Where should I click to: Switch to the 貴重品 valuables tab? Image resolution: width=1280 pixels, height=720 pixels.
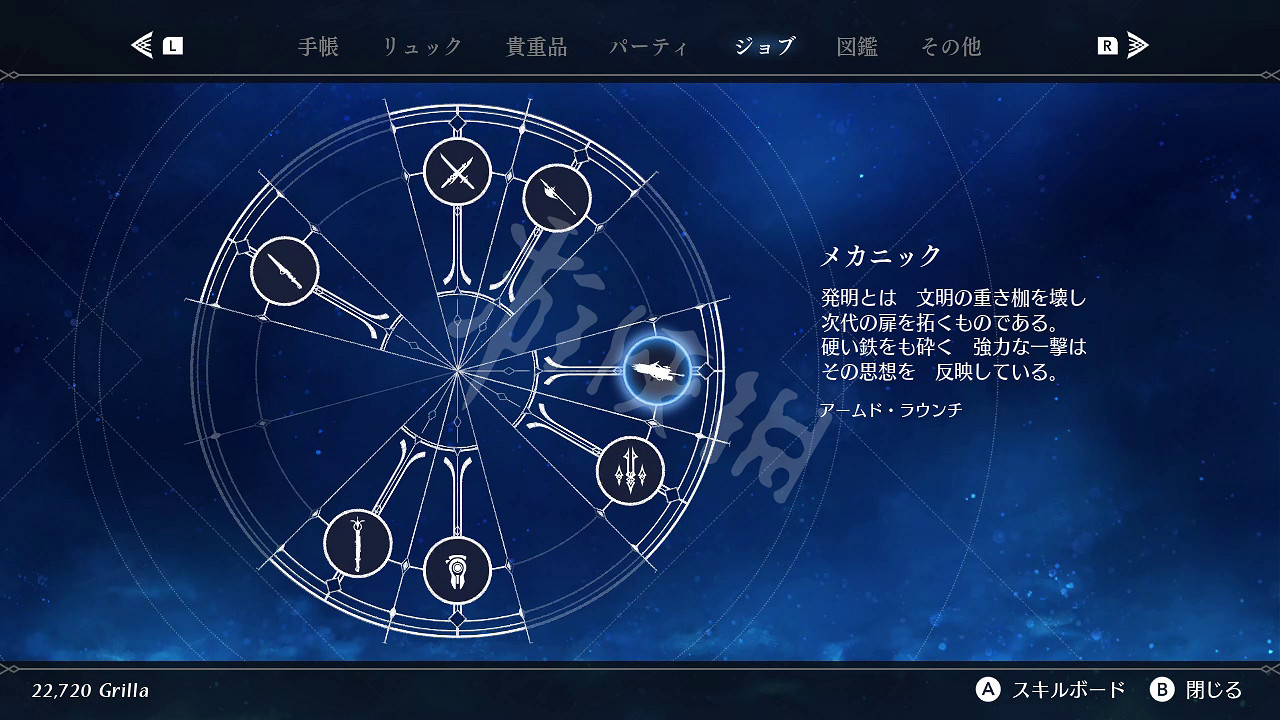coord(537,45)
